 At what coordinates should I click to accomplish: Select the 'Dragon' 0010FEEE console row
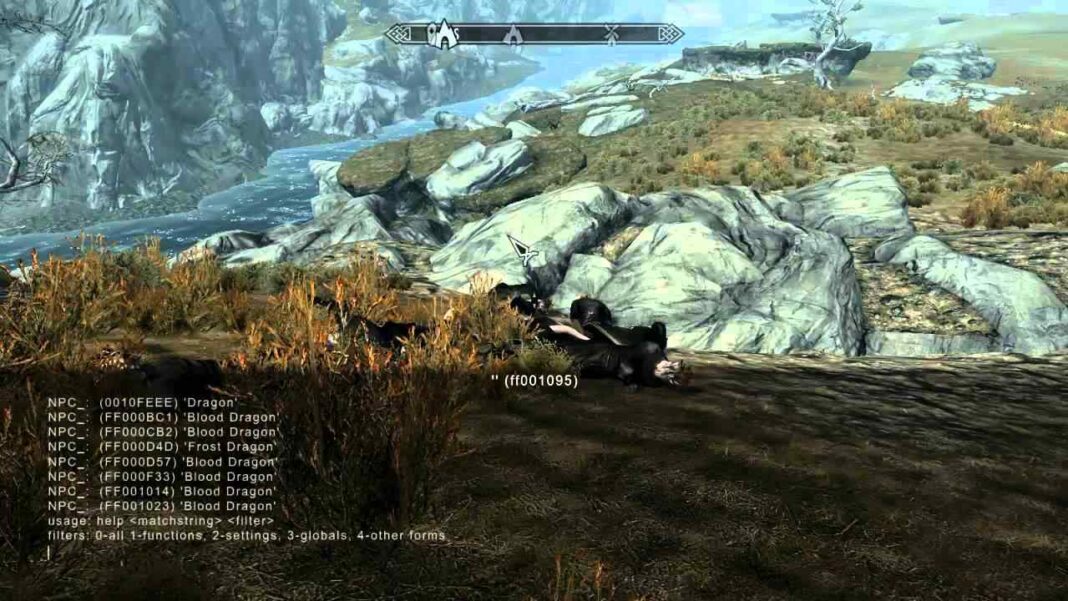click(x=143, y=402)
